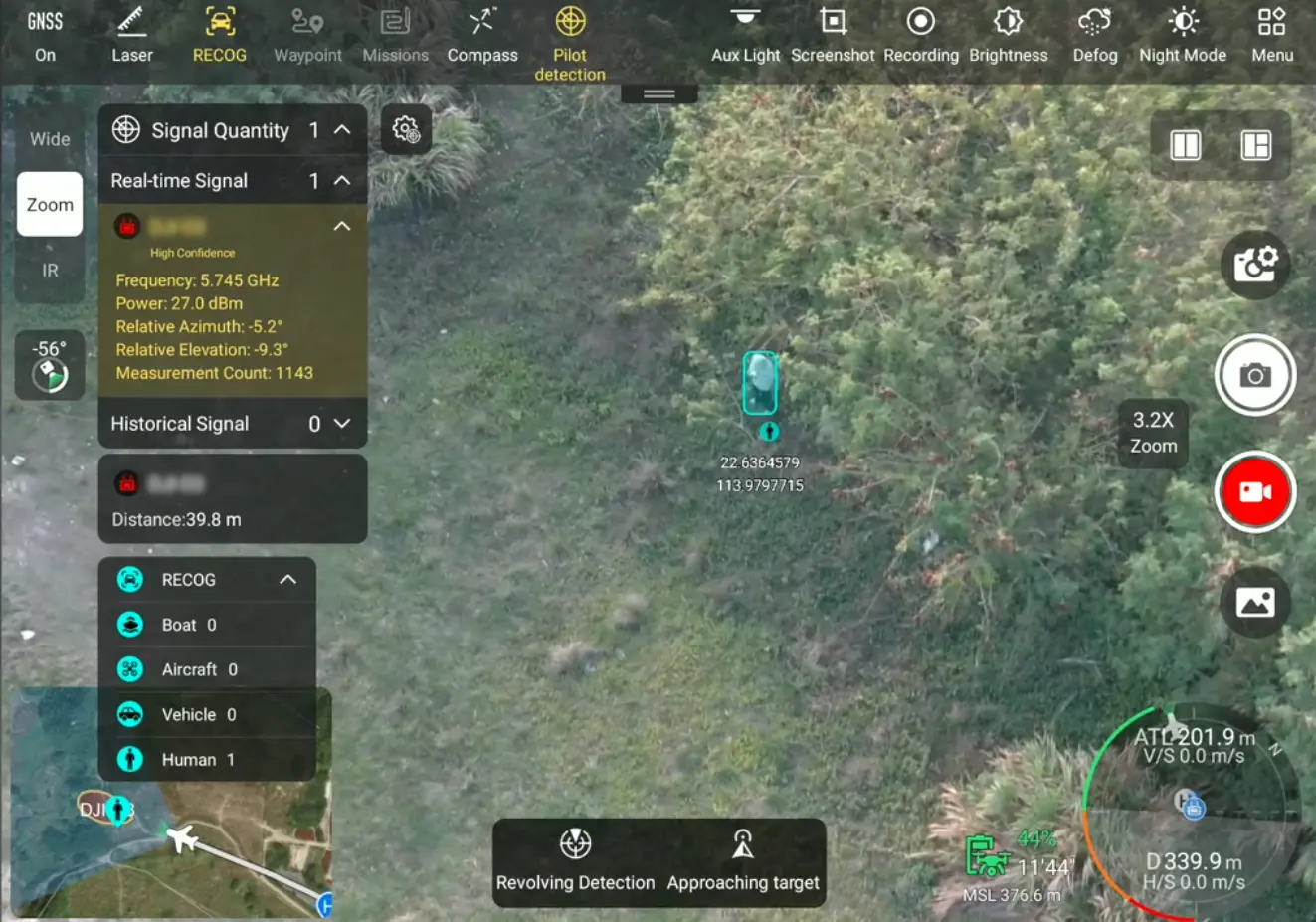Open the Menu
The image size is (1316, 922).
tap(1272, 35)
